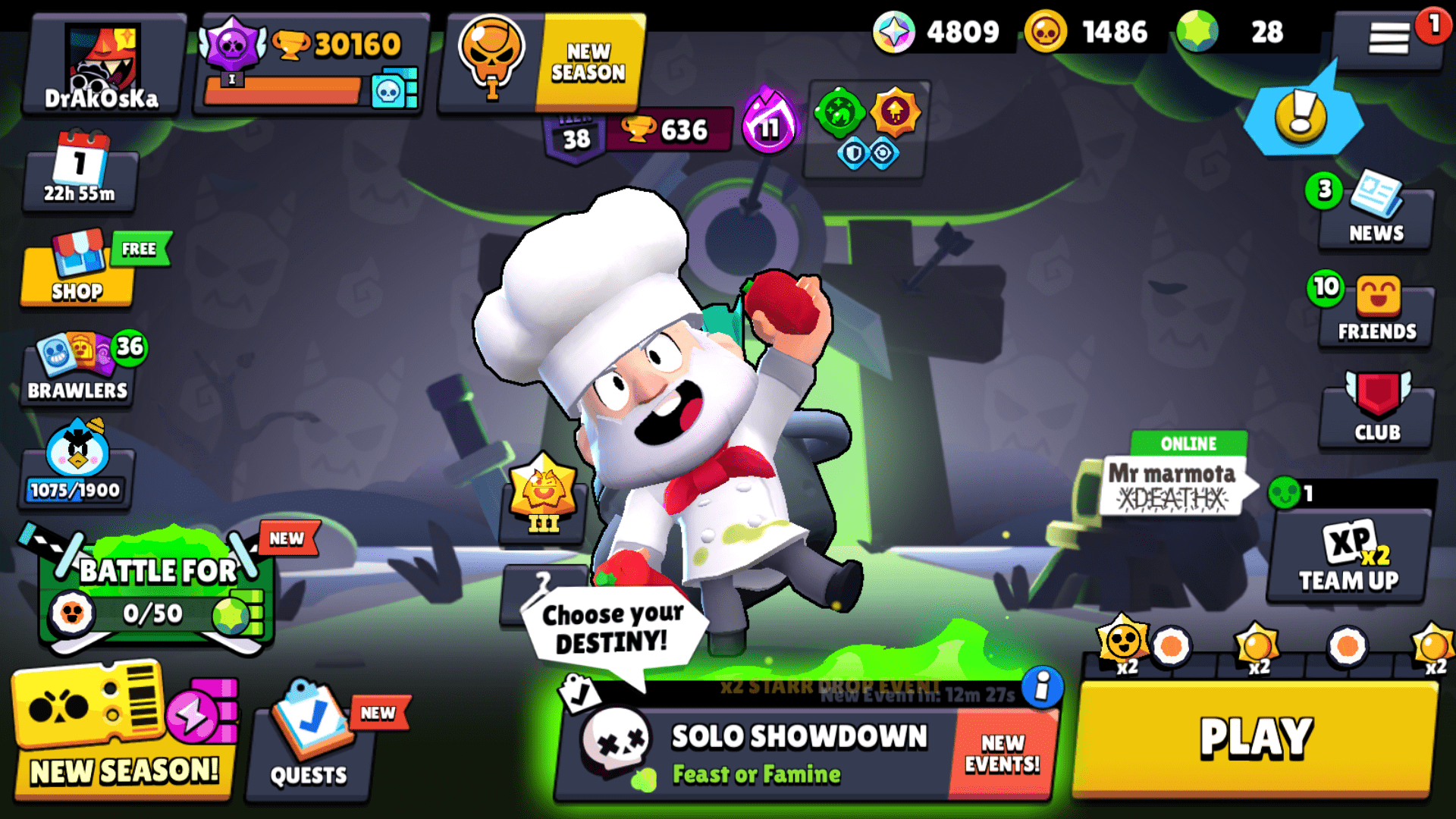Open the Brawlers menu with 36 badge
Image resolution: width=1456 pixels, height=819 pixels.
(x=76, y=372)
